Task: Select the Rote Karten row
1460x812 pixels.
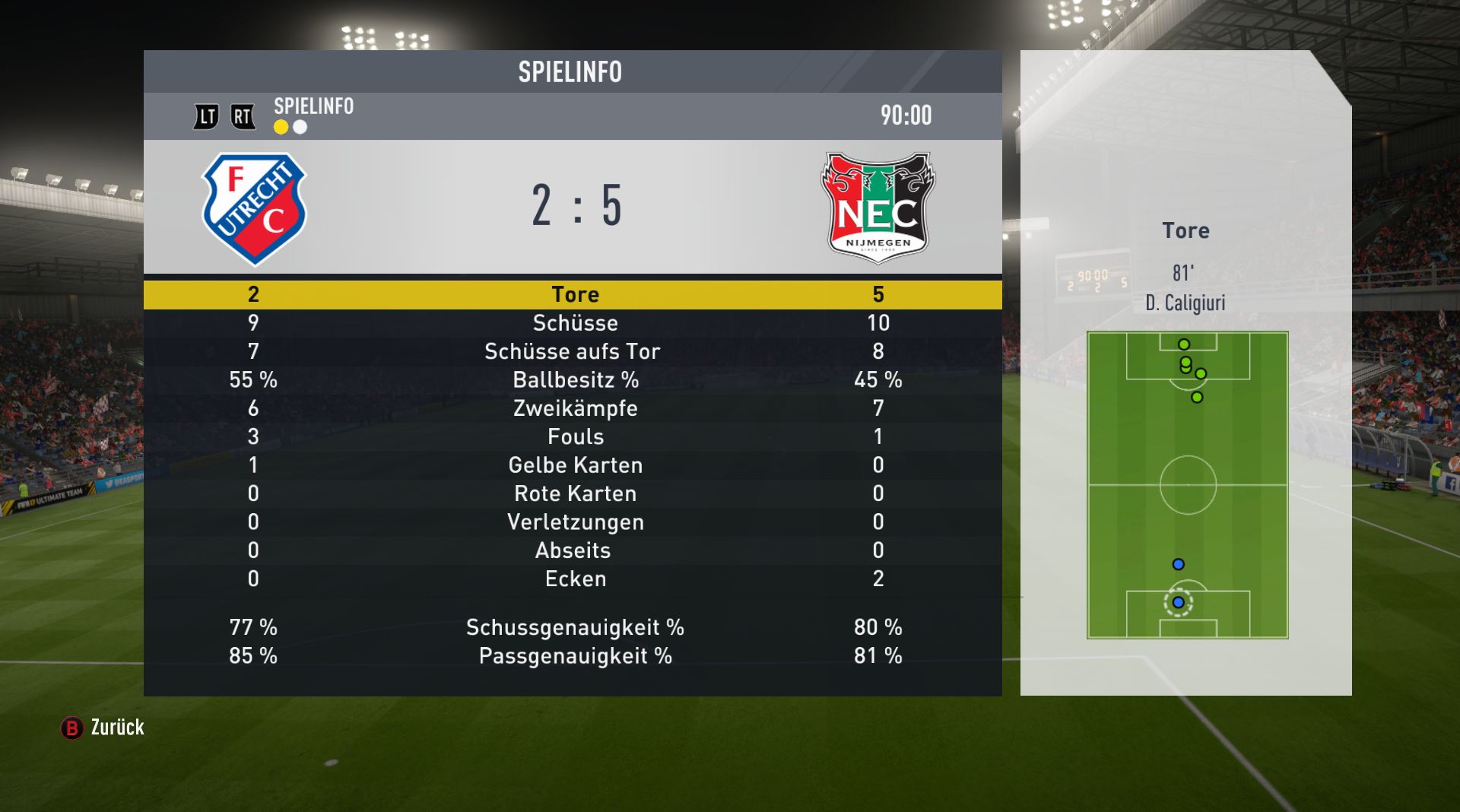Action: click(574, 493)
